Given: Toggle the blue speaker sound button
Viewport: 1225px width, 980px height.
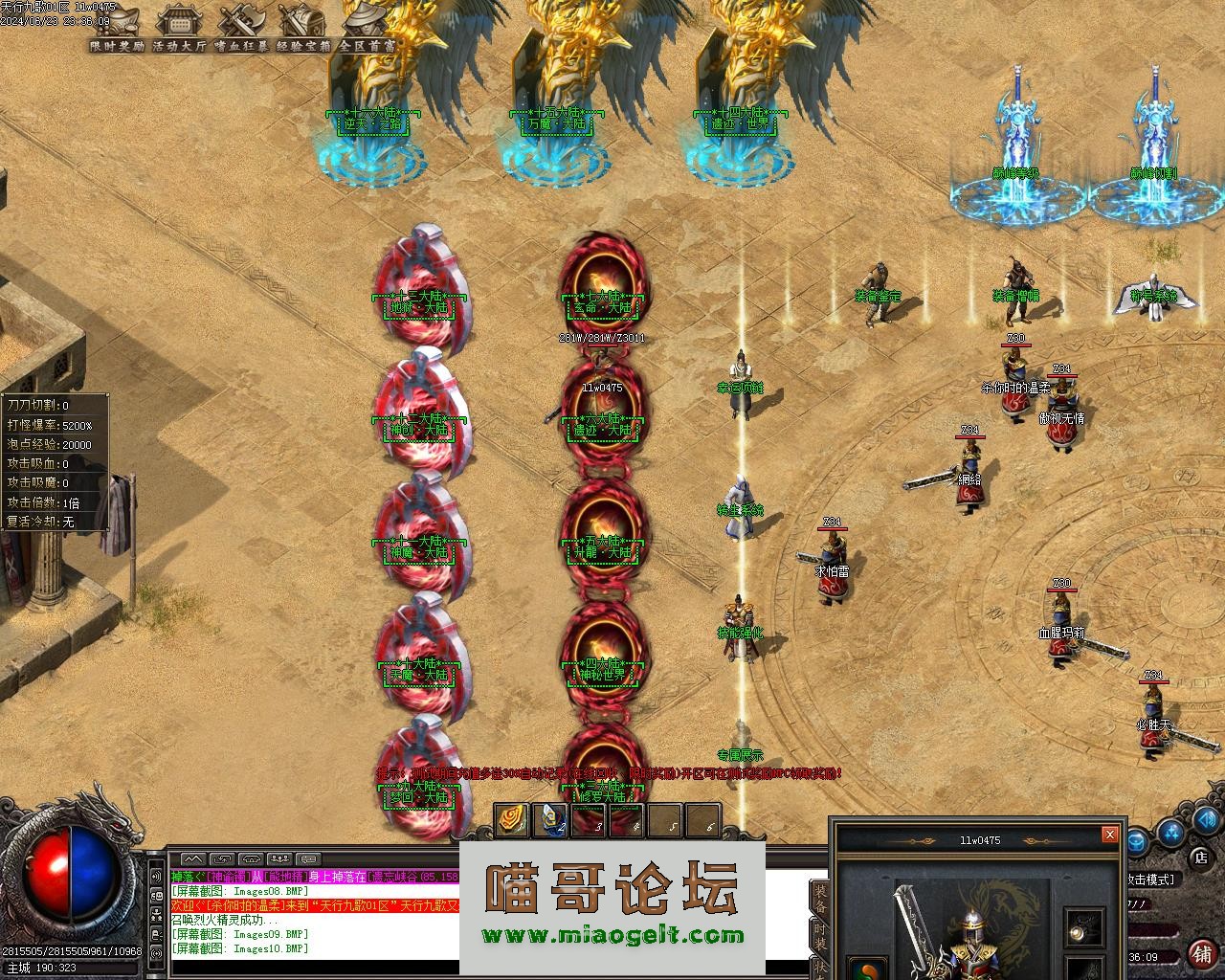Looking at the screenshot, I should pyautogui.click(x=1208, y=820).
